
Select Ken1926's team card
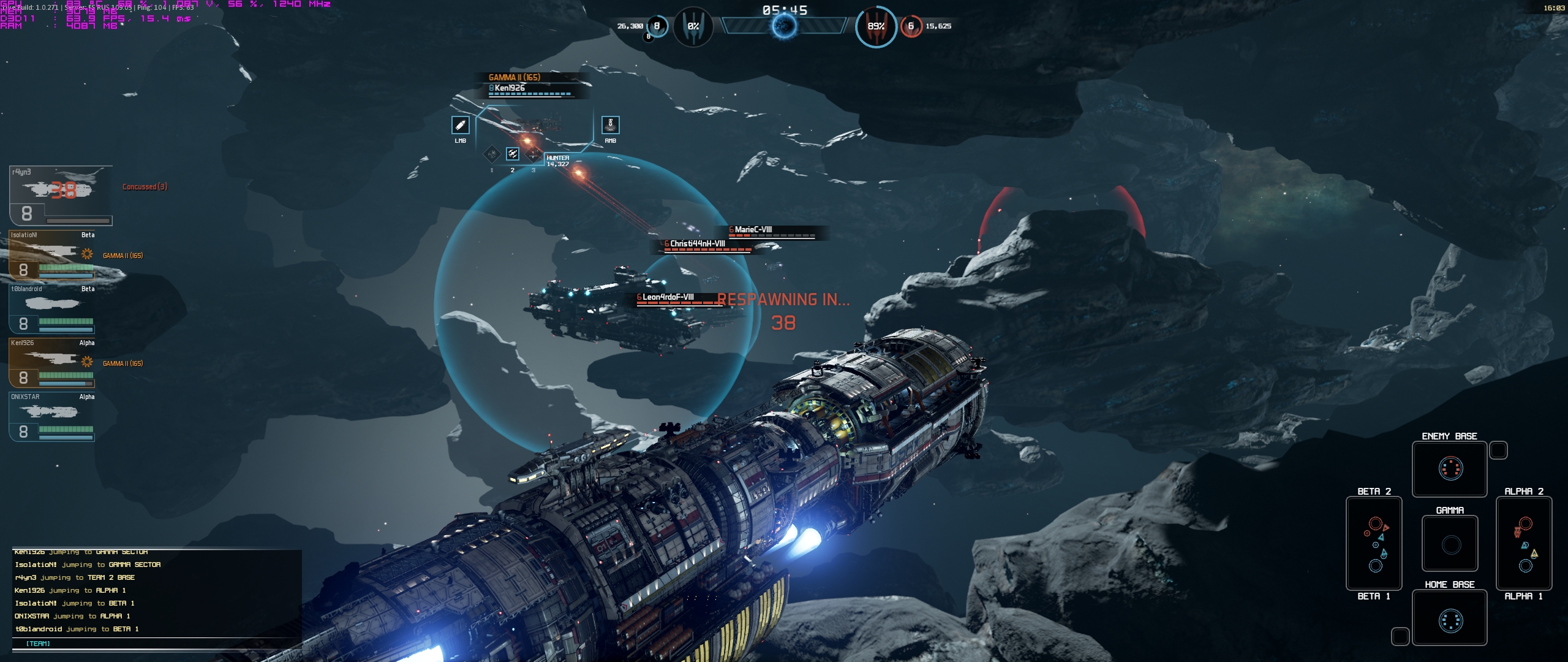click(52, 363)
